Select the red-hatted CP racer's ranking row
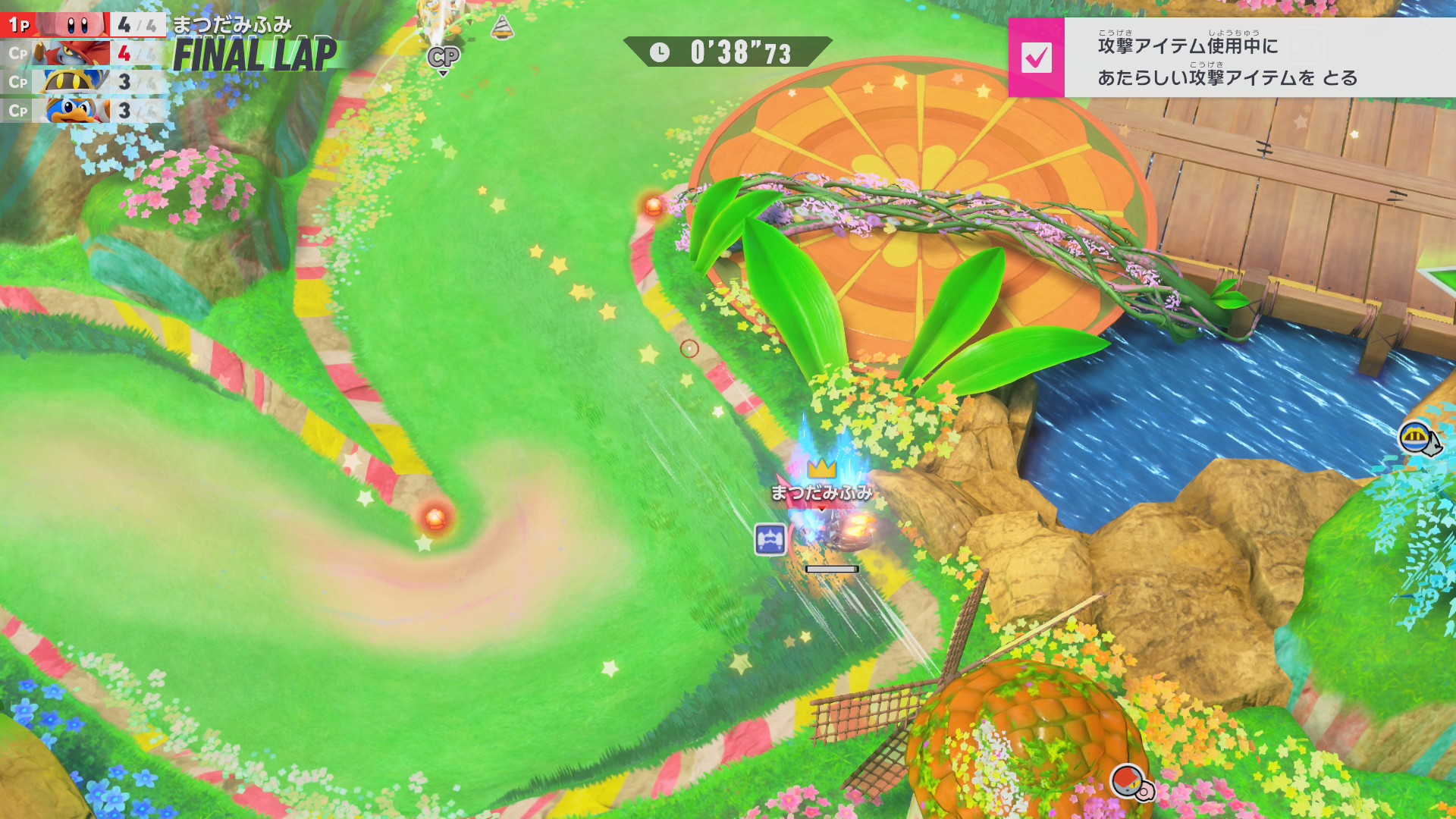The height and width of the screenshot is (819, 1456). pos(82,54)
